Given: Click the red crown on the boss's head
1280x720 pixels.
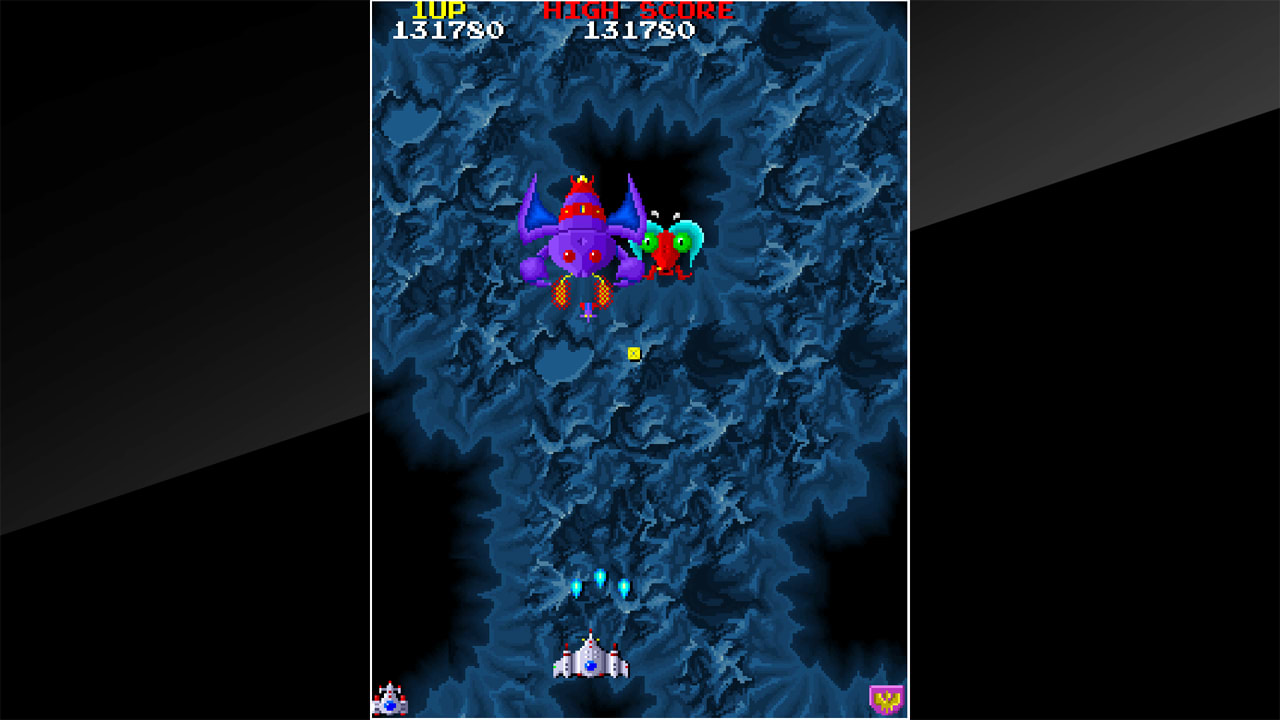Looking at the screenshot, I should 582,184.
